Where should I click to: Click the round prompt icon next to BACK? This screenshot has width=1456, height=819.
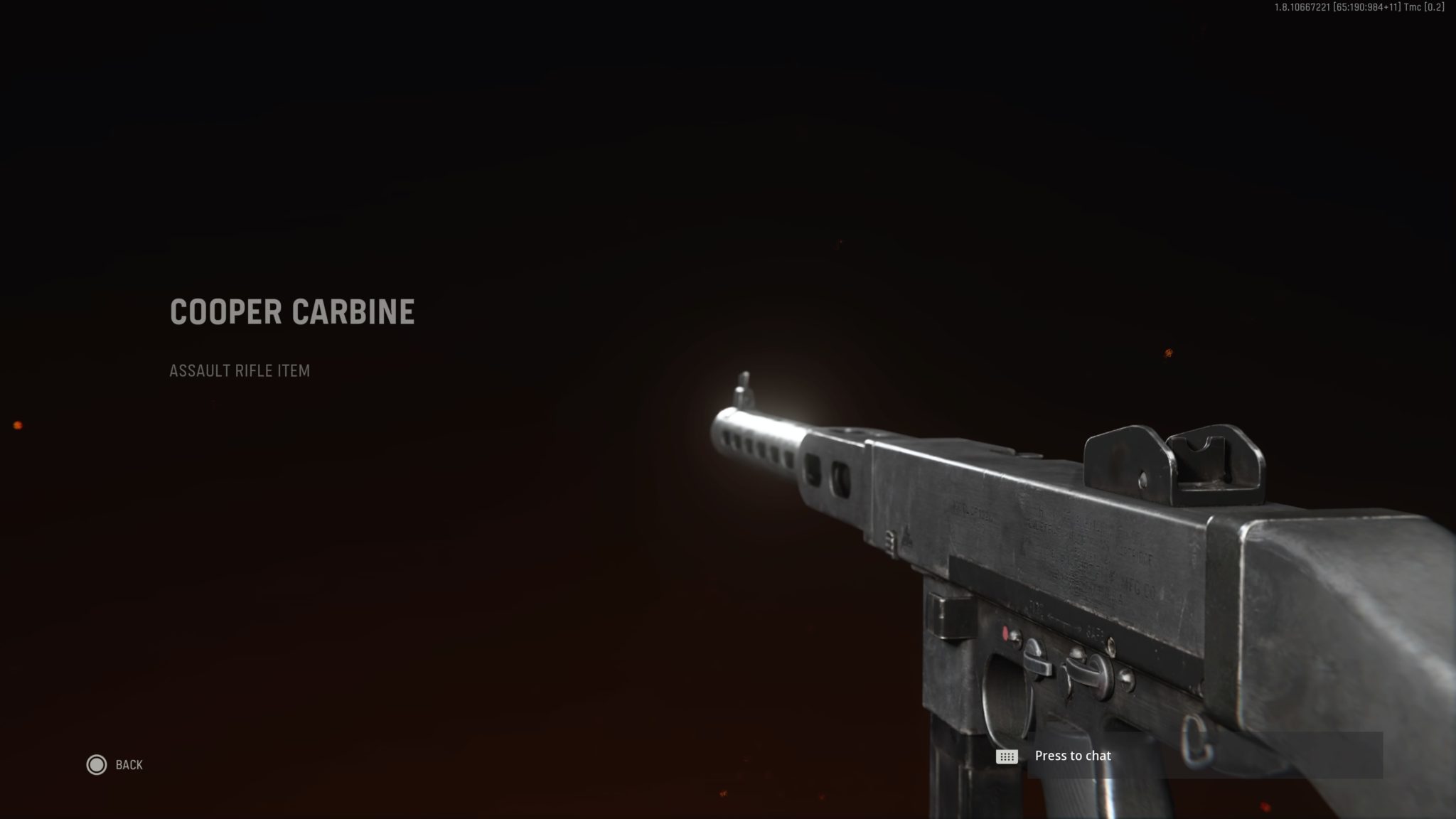(97, 764)
